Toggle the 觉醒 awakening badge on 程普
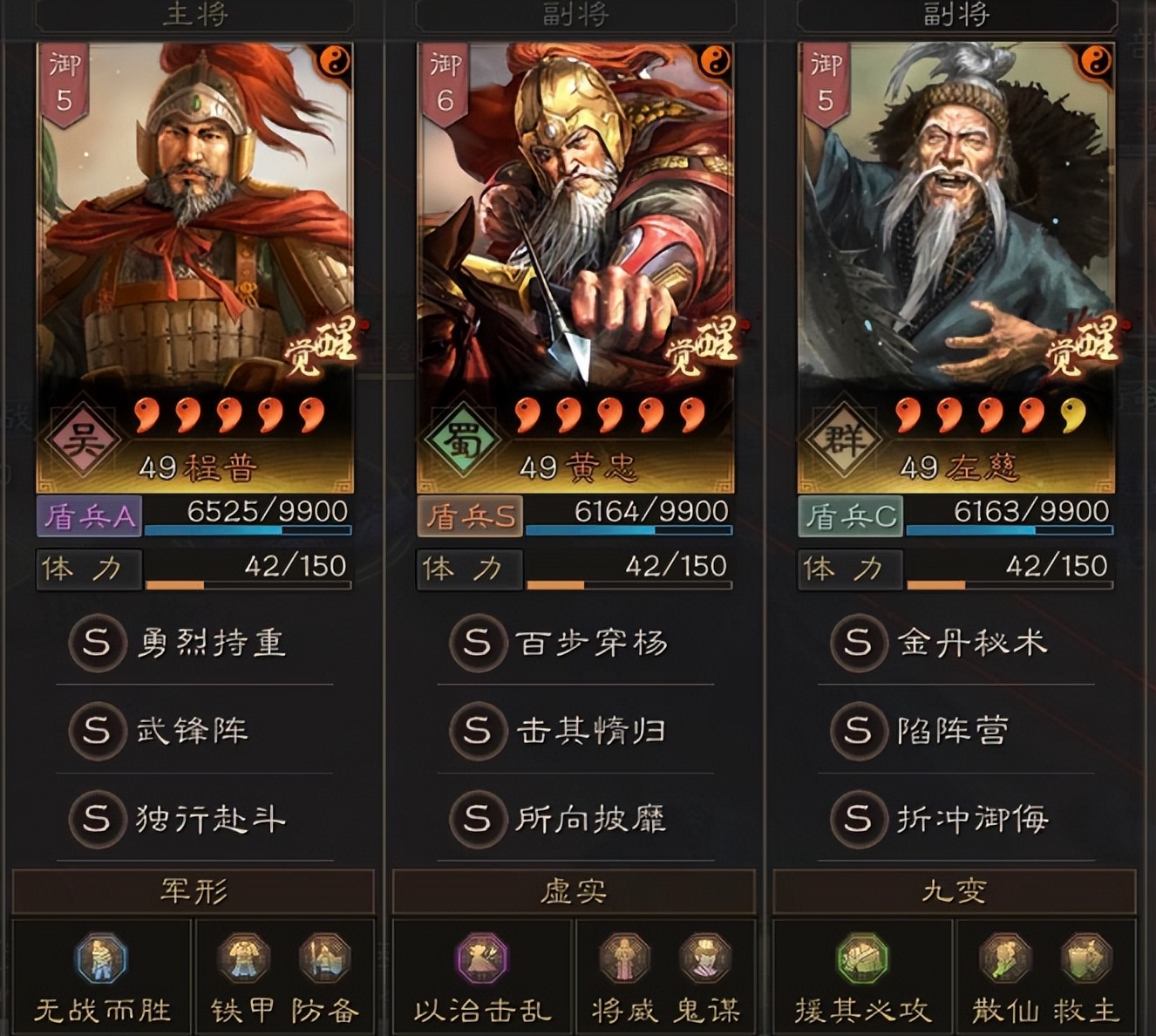 (323, 347)
